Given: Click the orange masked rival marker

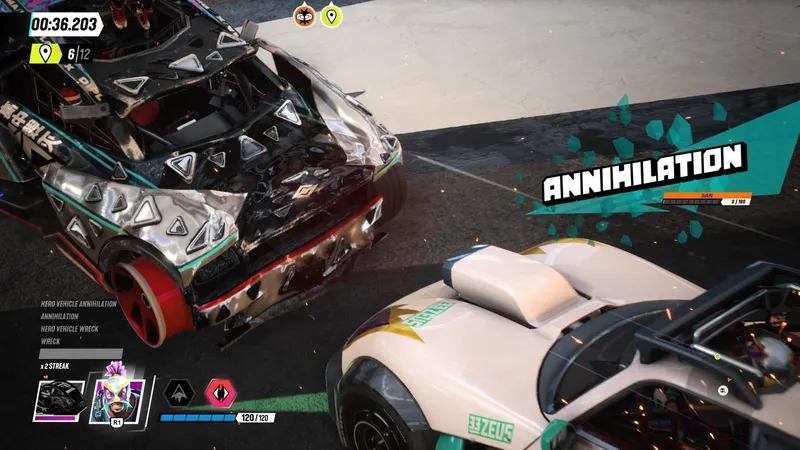Looking at the screenshot, I should (x=304, y=15).
